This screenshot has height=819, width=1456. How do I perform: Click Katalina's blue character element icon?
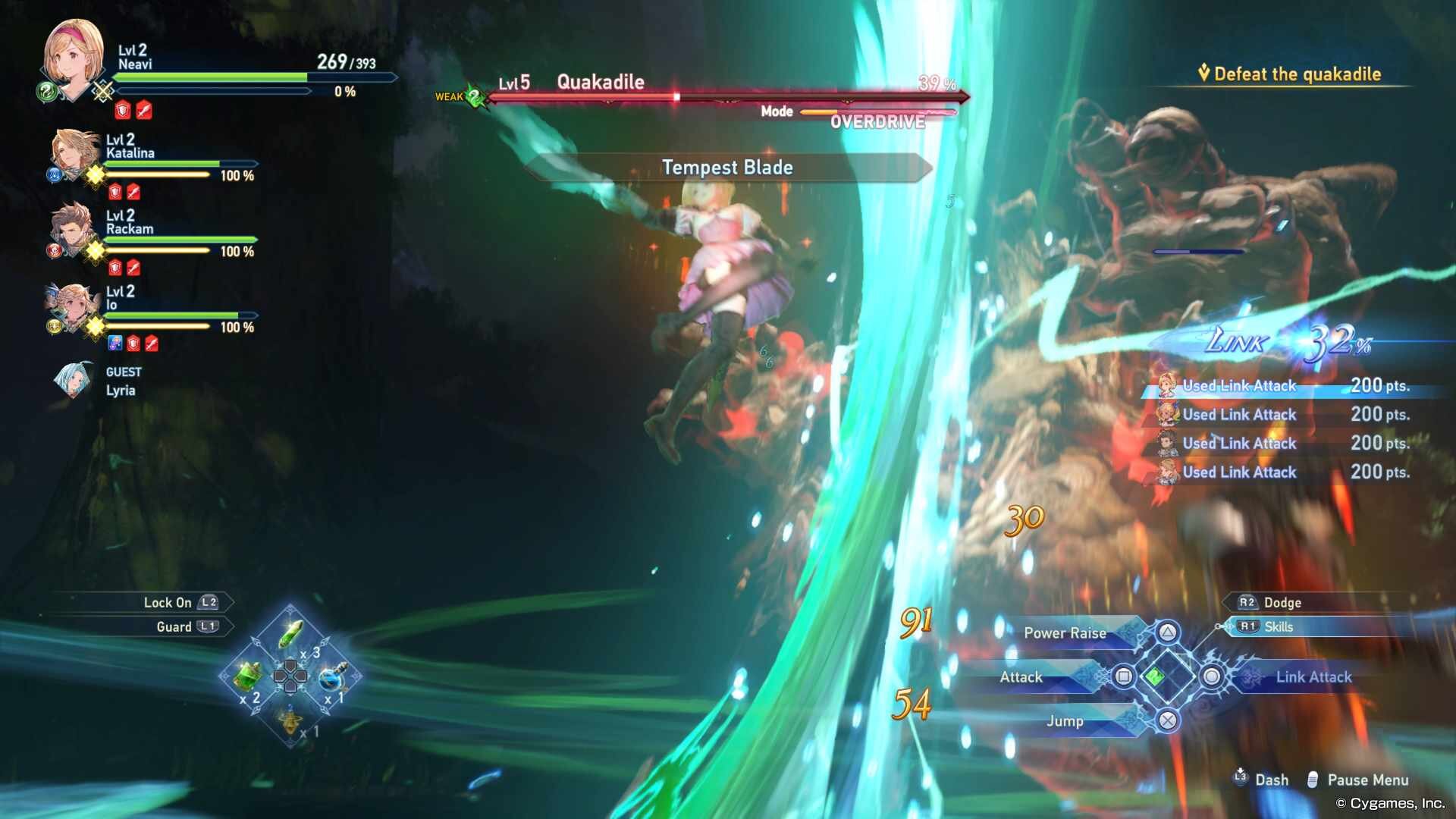click(55, 175)
